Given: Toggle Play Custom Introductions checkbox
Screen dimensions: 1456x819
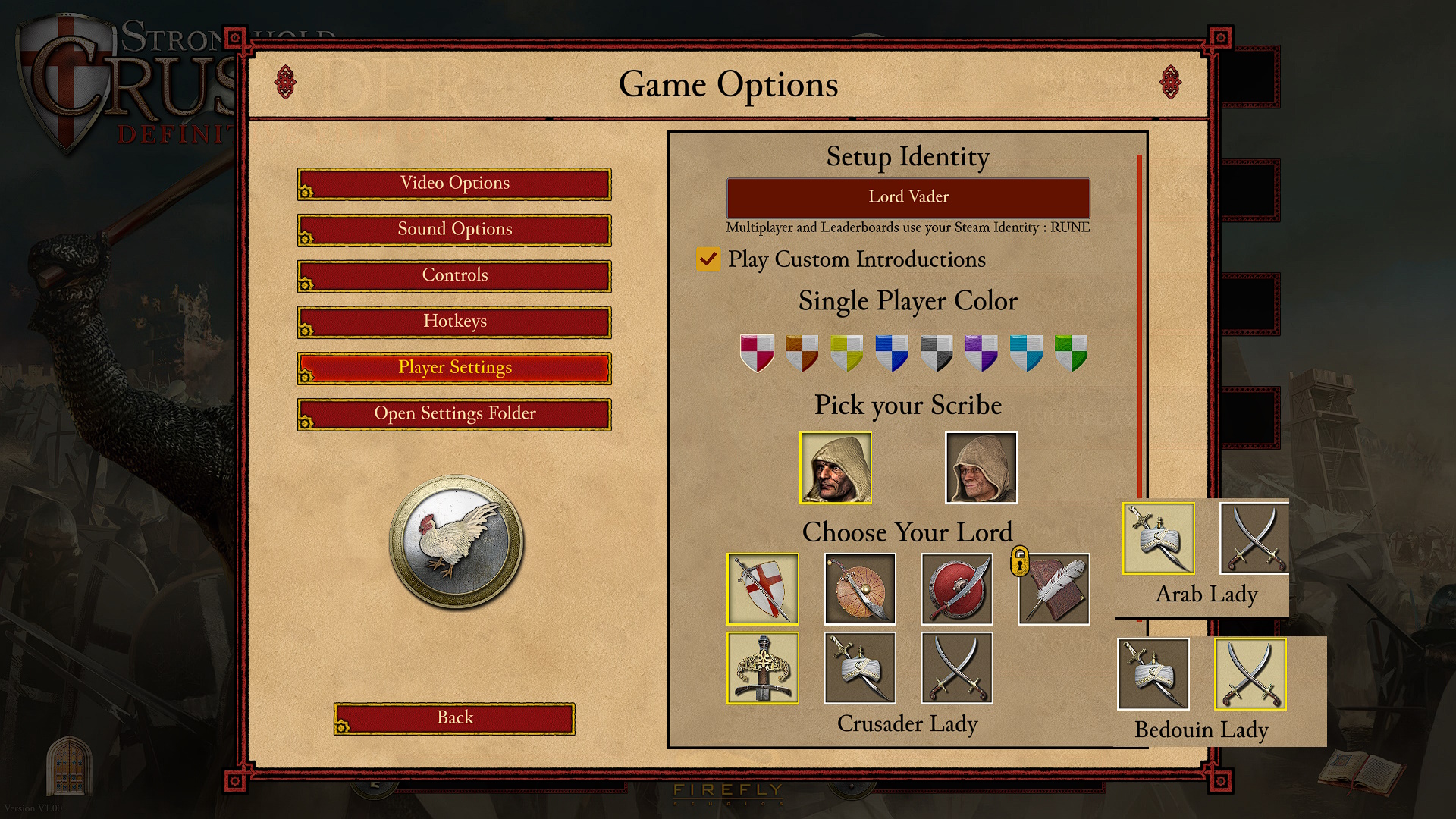Looking at the screenshot, I should pos(708,259).
